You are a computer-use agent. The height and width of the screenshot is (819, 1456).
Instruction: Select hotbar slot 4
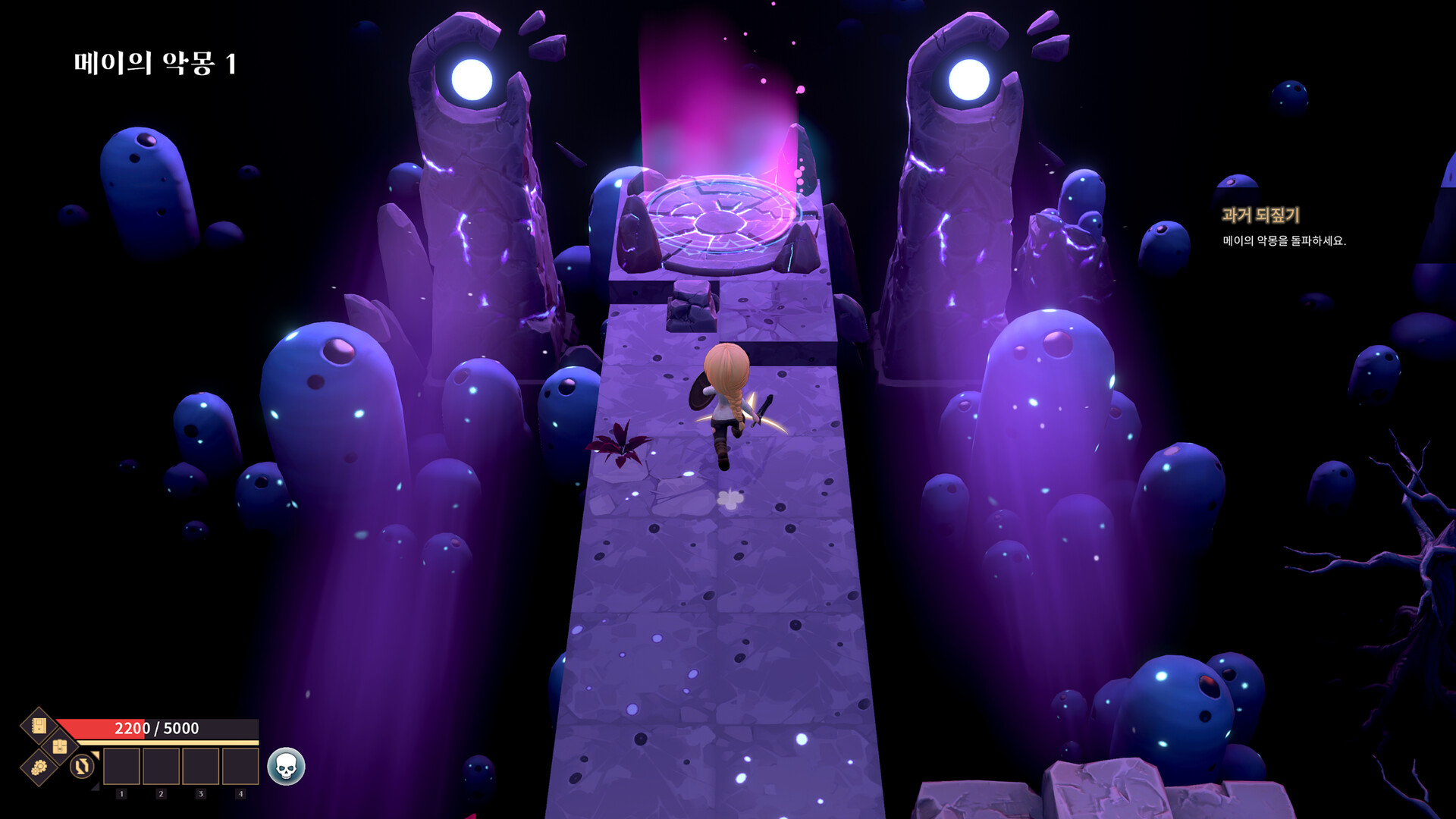point(240,767)
